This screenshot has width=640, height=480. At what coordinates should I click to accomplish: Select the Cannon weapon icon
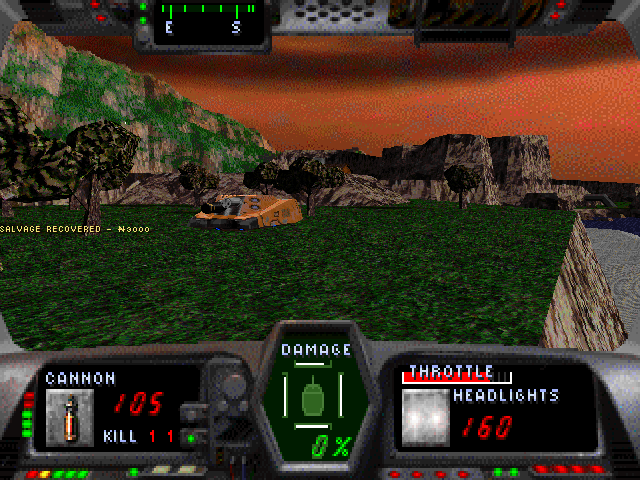(x=69, y=417)
